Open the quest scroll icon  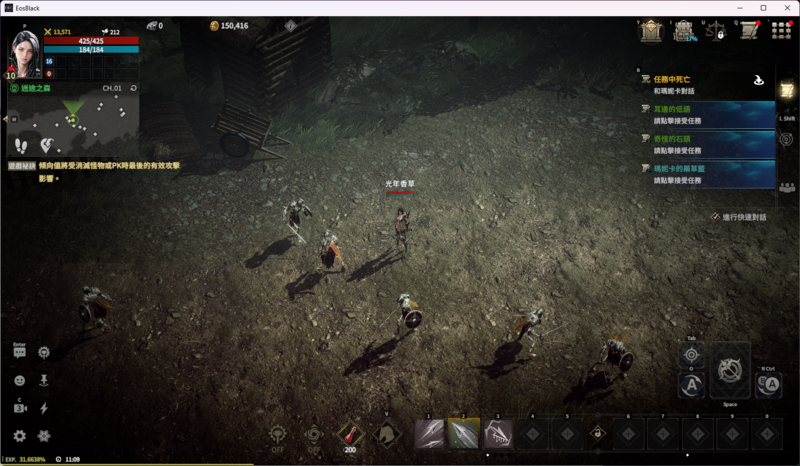[x=749, y=32]
